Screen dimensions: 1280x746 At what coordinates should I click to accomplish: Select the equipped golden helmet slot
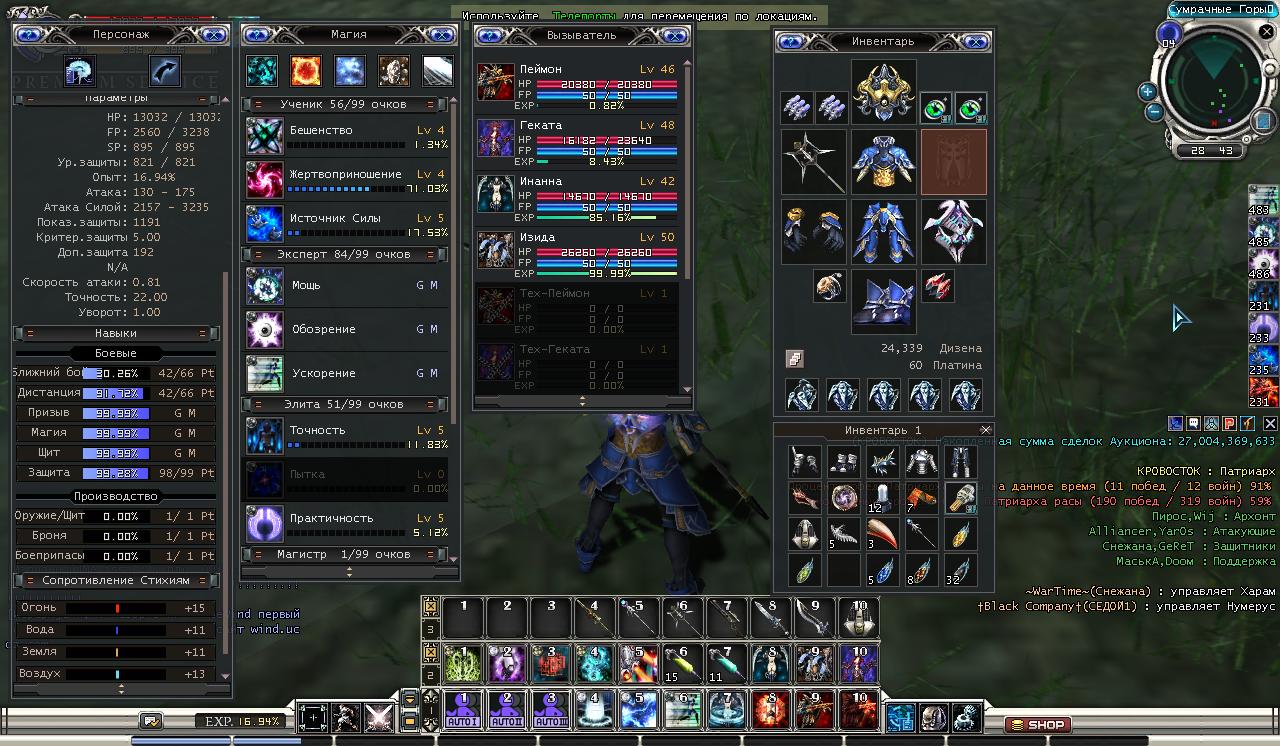coord(883,93)
